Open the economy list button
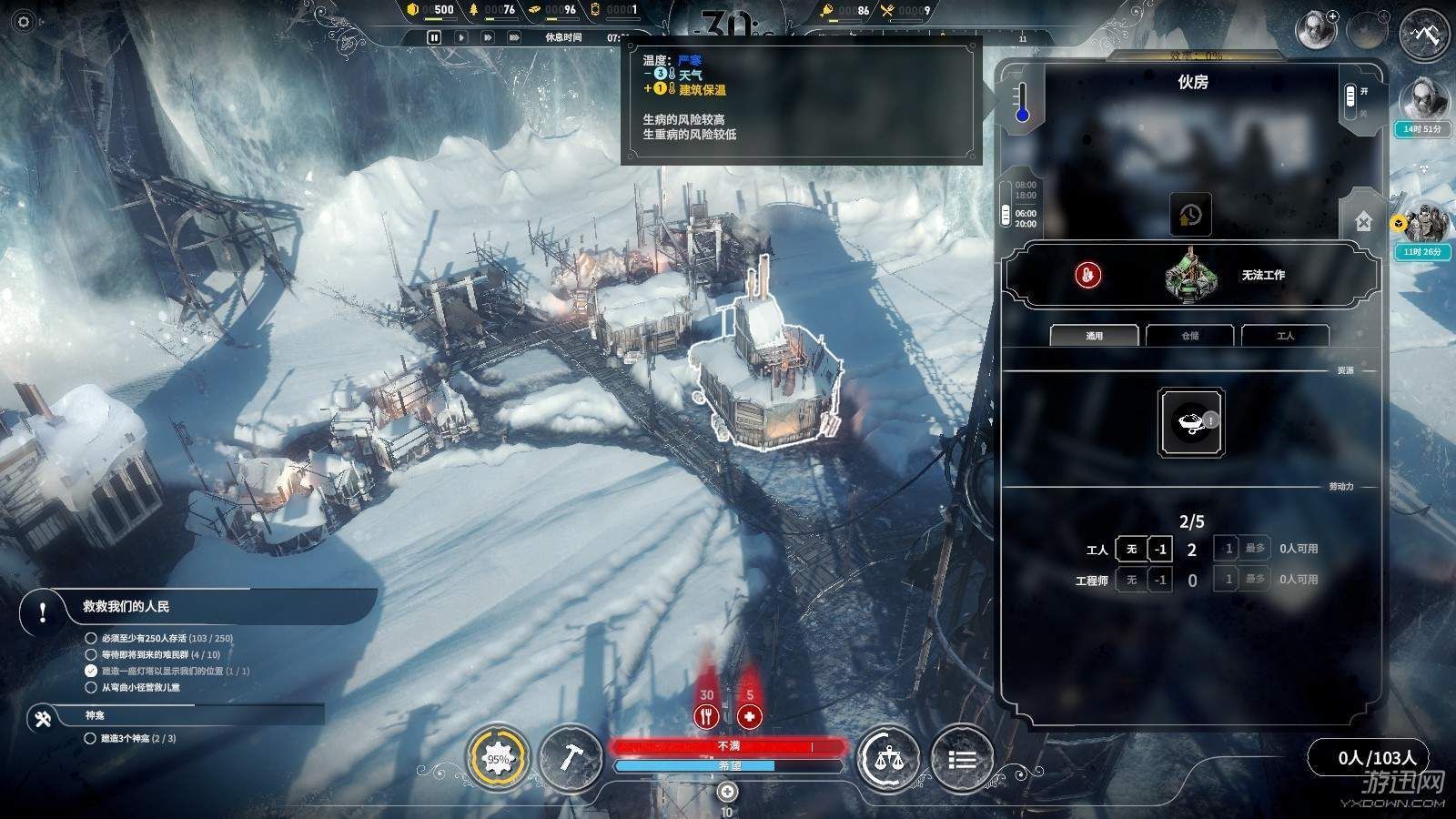This screenshot has width=1456, height=819. [x=962, y=759]
